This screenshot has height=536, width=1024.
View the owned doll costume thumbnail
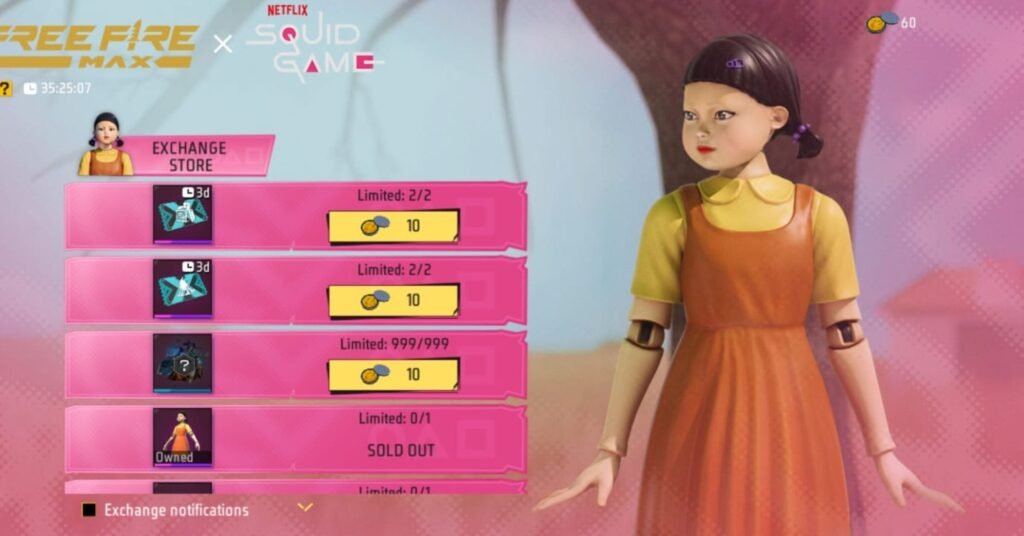pos(182,437)
